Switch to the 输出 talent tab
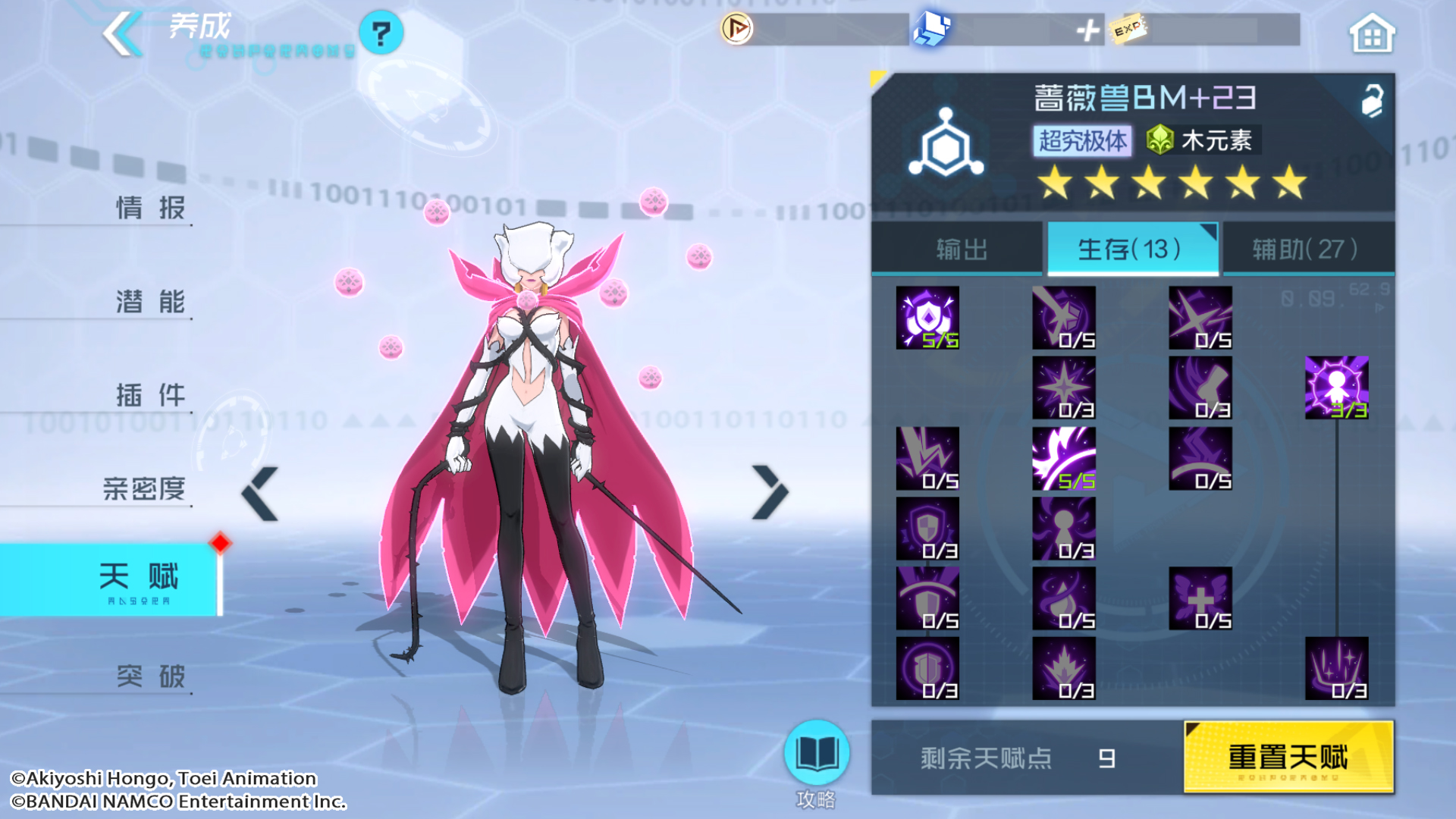 [x=960, y=249]
